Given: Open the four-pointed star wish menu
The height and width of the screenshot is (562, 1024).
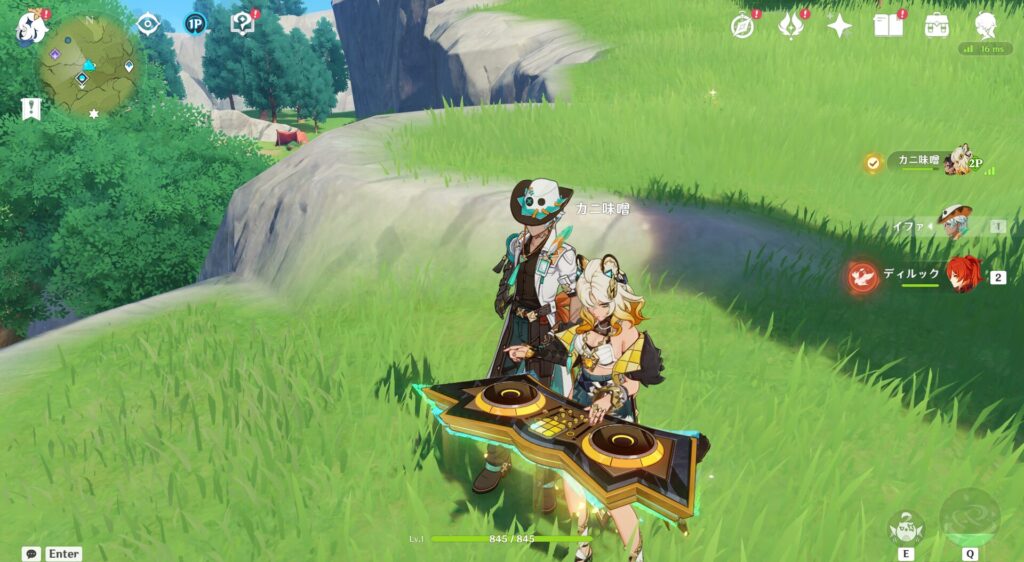Looking at the screenshot, I should 839,26.
